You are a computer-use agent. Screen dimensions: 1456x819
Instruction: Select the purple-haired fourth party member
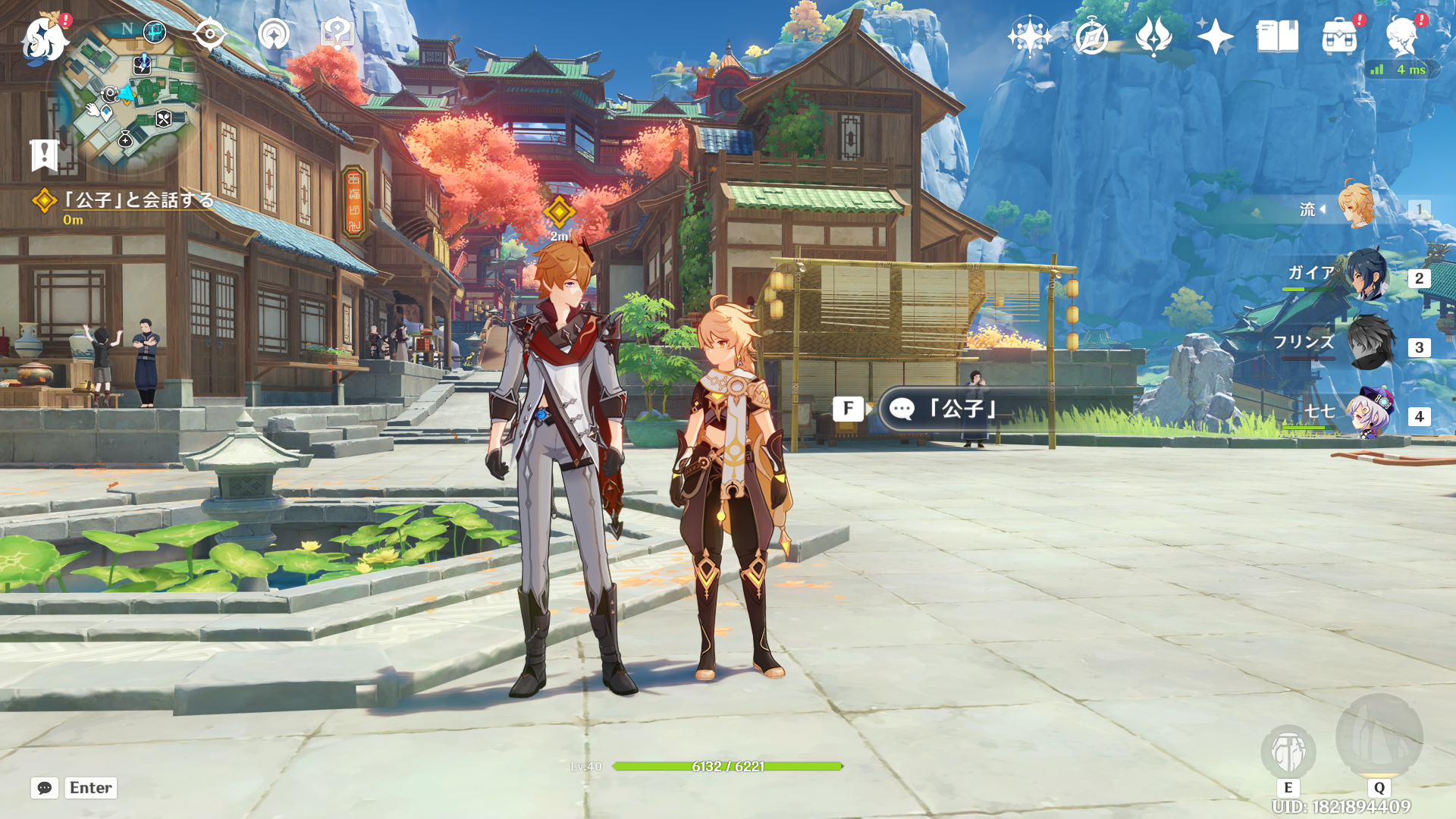(x=1369, y=413)
